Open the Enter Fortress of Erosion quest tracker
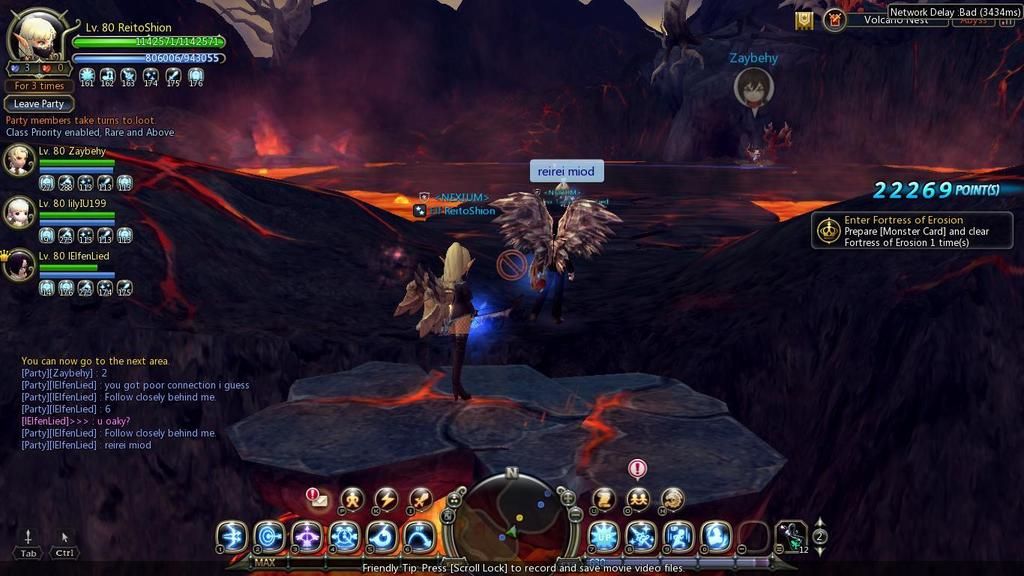Viewport: 1024px width, 576px height. point(911,231)
